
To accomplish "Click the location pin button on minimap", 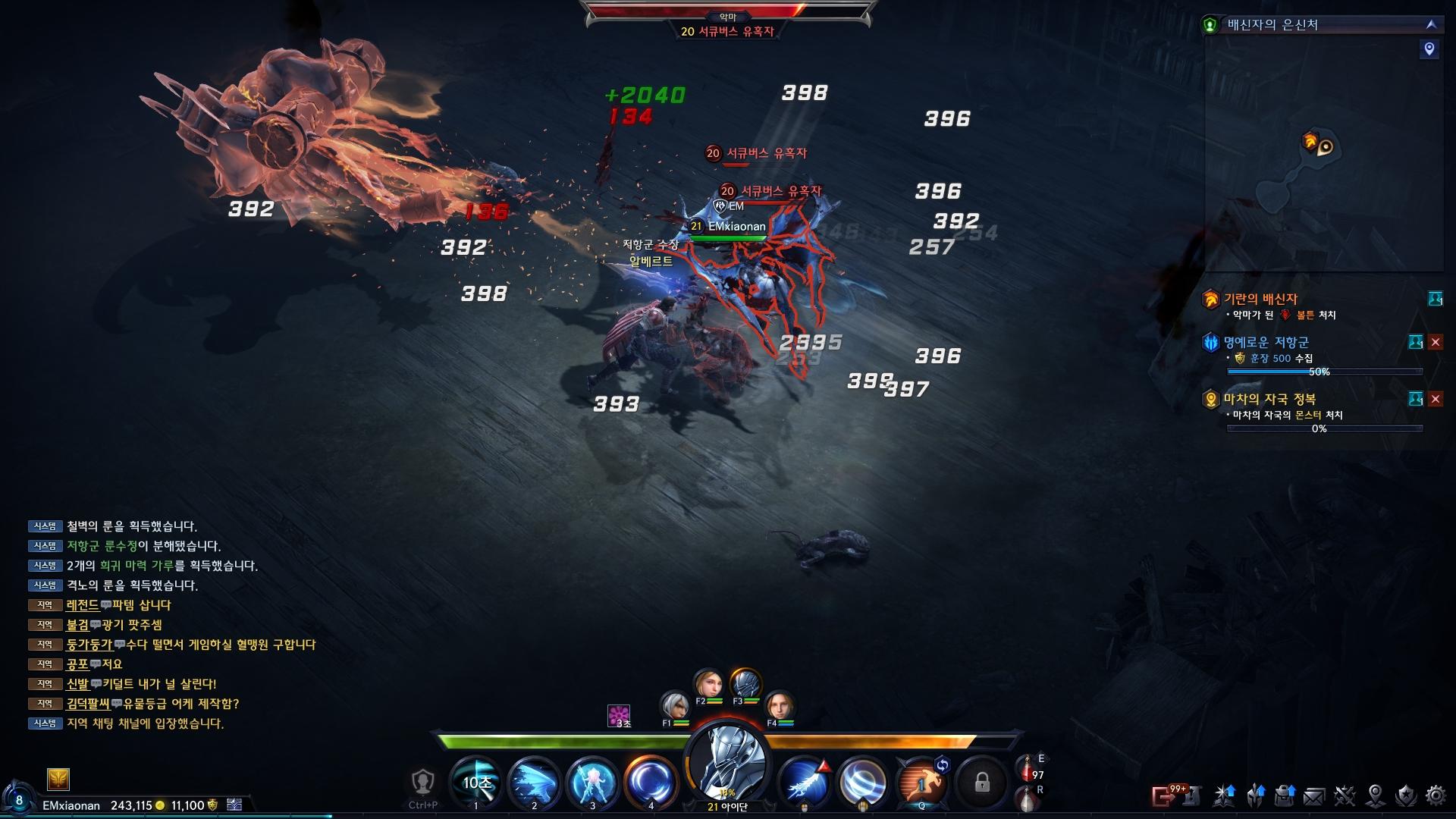I will pos(1429,49).
